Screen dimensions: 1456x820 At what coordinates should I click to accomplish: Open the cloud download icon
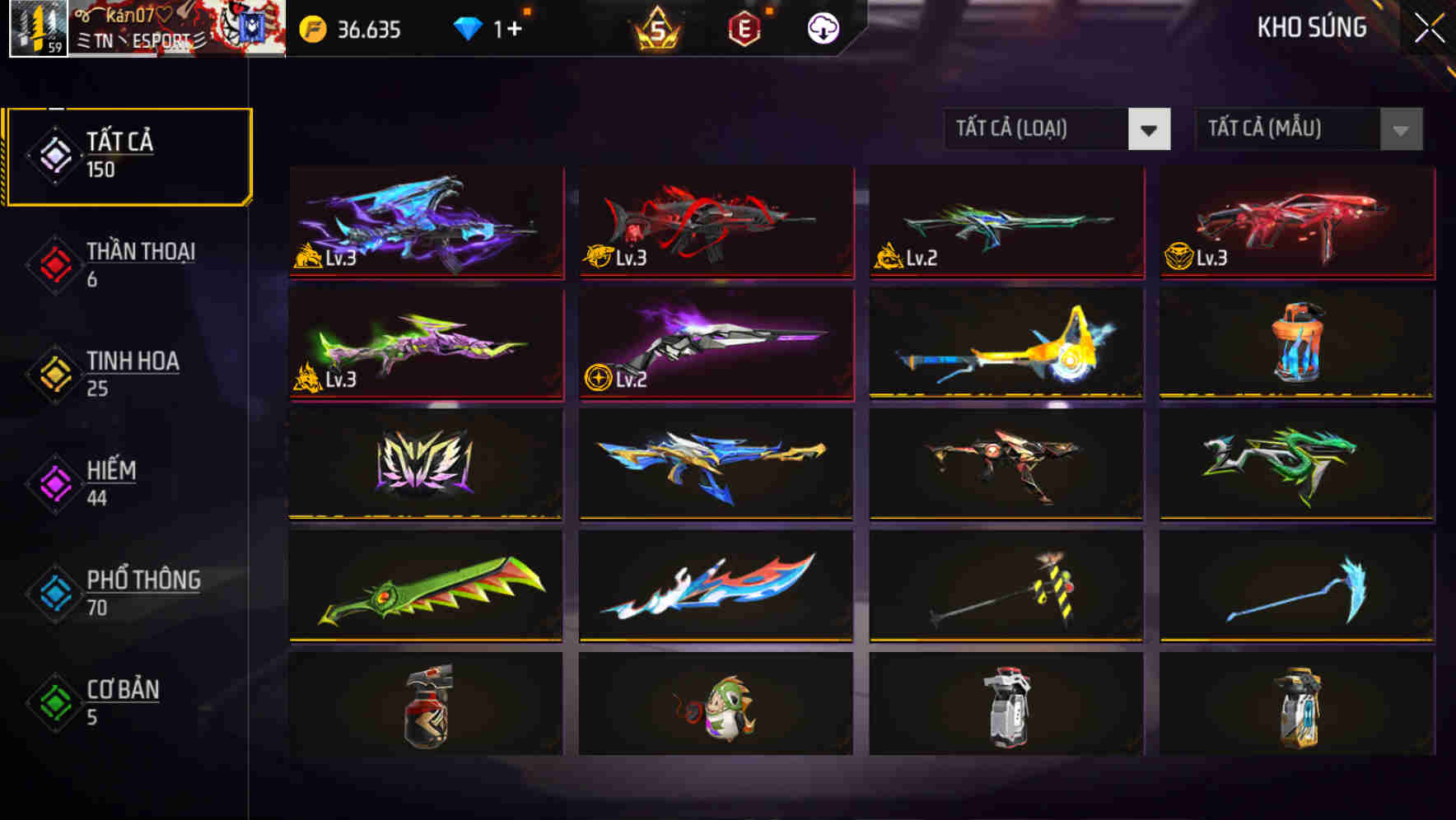[x=822, y=29]
